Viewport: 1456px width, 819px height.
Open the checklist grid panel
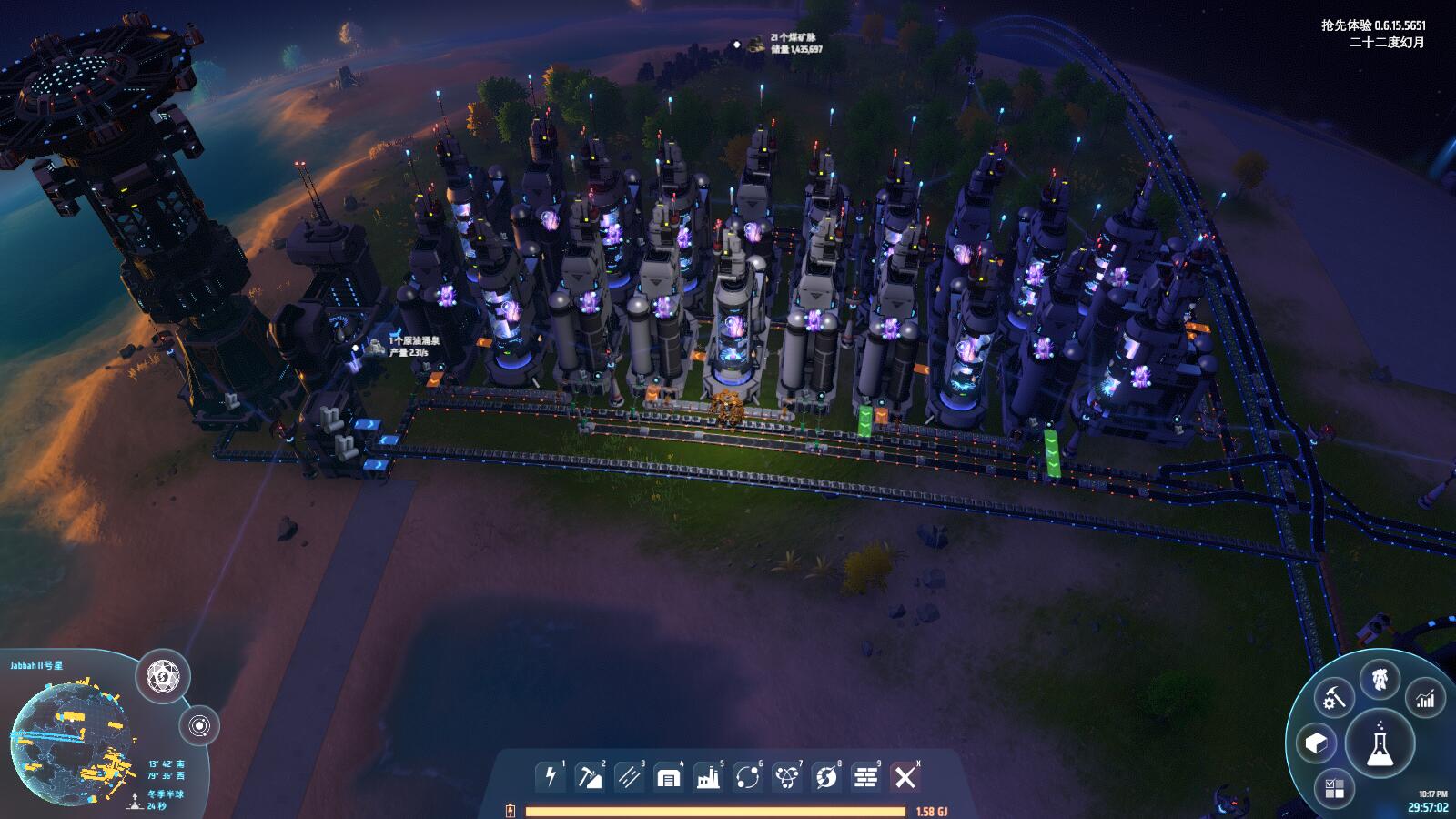pyautogui.click(x=1334, y=788)
